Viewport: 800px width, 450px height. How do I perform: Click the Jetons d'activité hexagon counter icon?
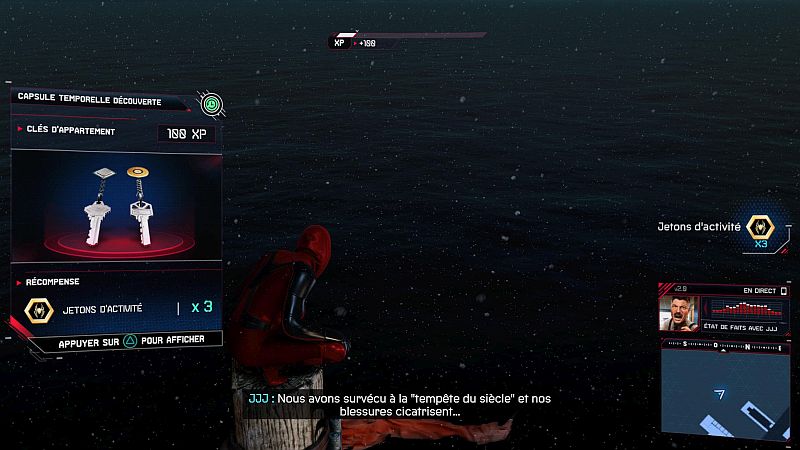tap(763, 227)
